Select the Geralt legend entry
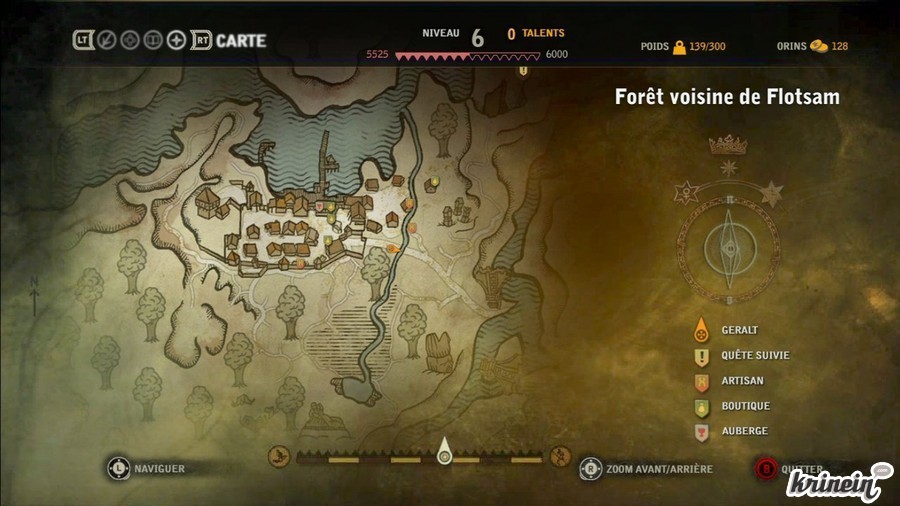900x506 pixels. (x=740, y=330)
